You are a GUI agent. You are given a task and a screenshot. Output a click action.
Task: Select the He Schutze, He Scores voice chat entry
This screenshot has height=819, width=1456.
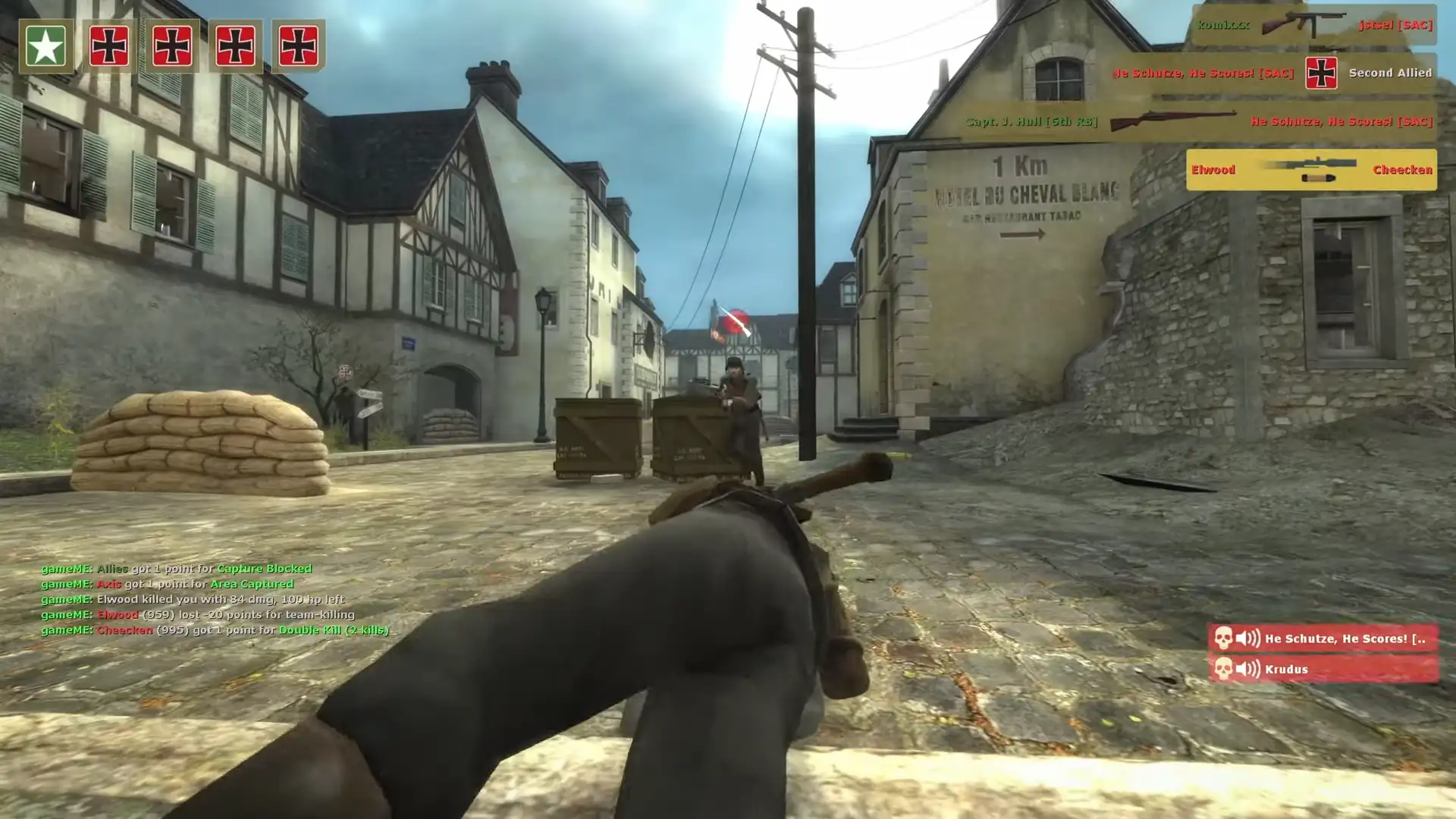point(1323,639)
